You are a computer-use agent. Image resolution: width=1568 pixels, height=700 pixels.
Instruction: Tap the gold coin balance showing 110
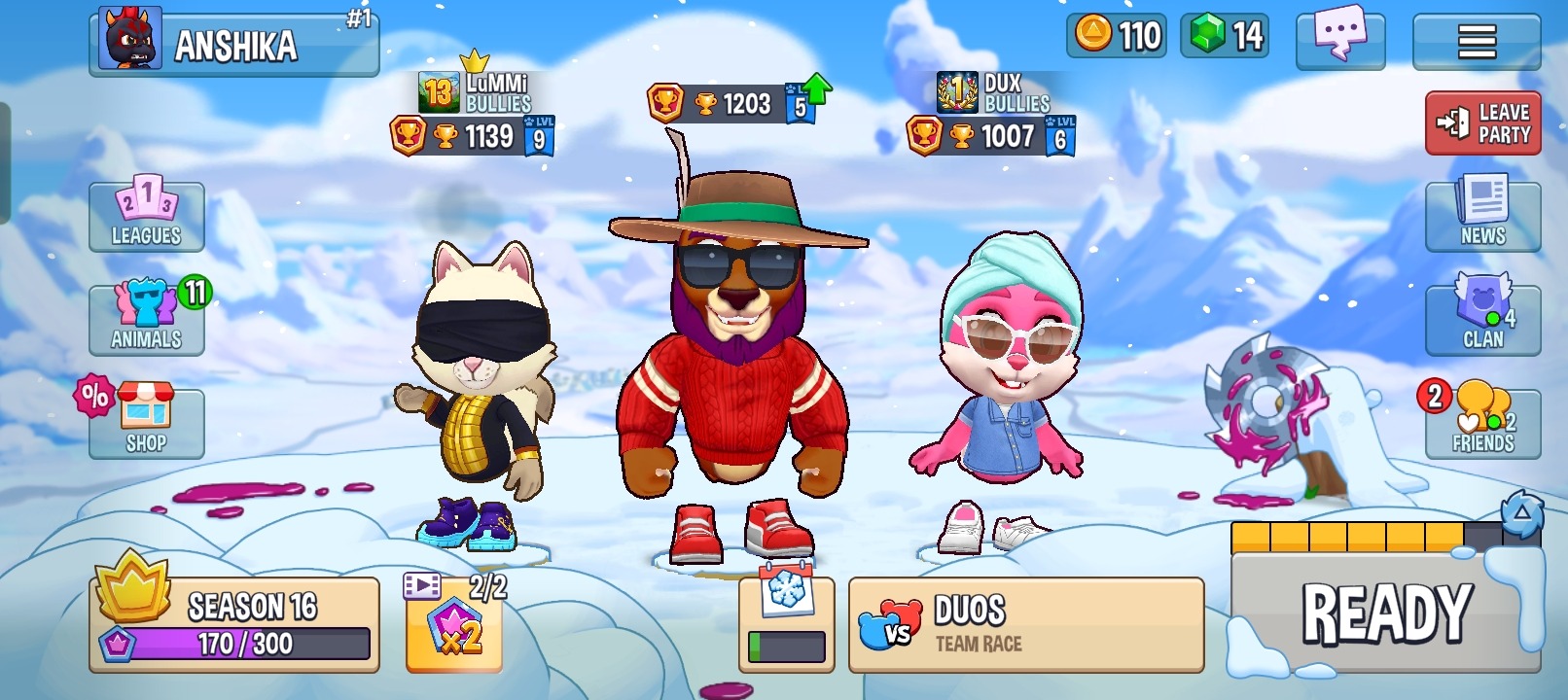pyautogui.click(x=1118, y=36)
